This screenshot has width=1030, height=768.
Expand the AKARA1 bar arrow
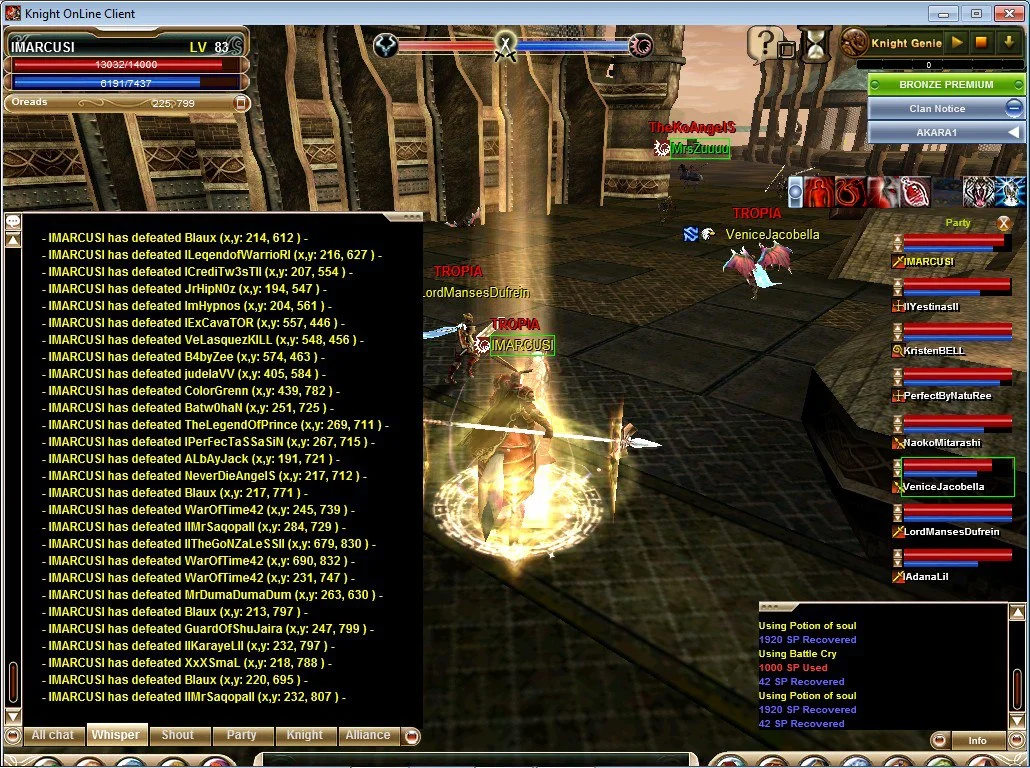[x=1014, y=132]
